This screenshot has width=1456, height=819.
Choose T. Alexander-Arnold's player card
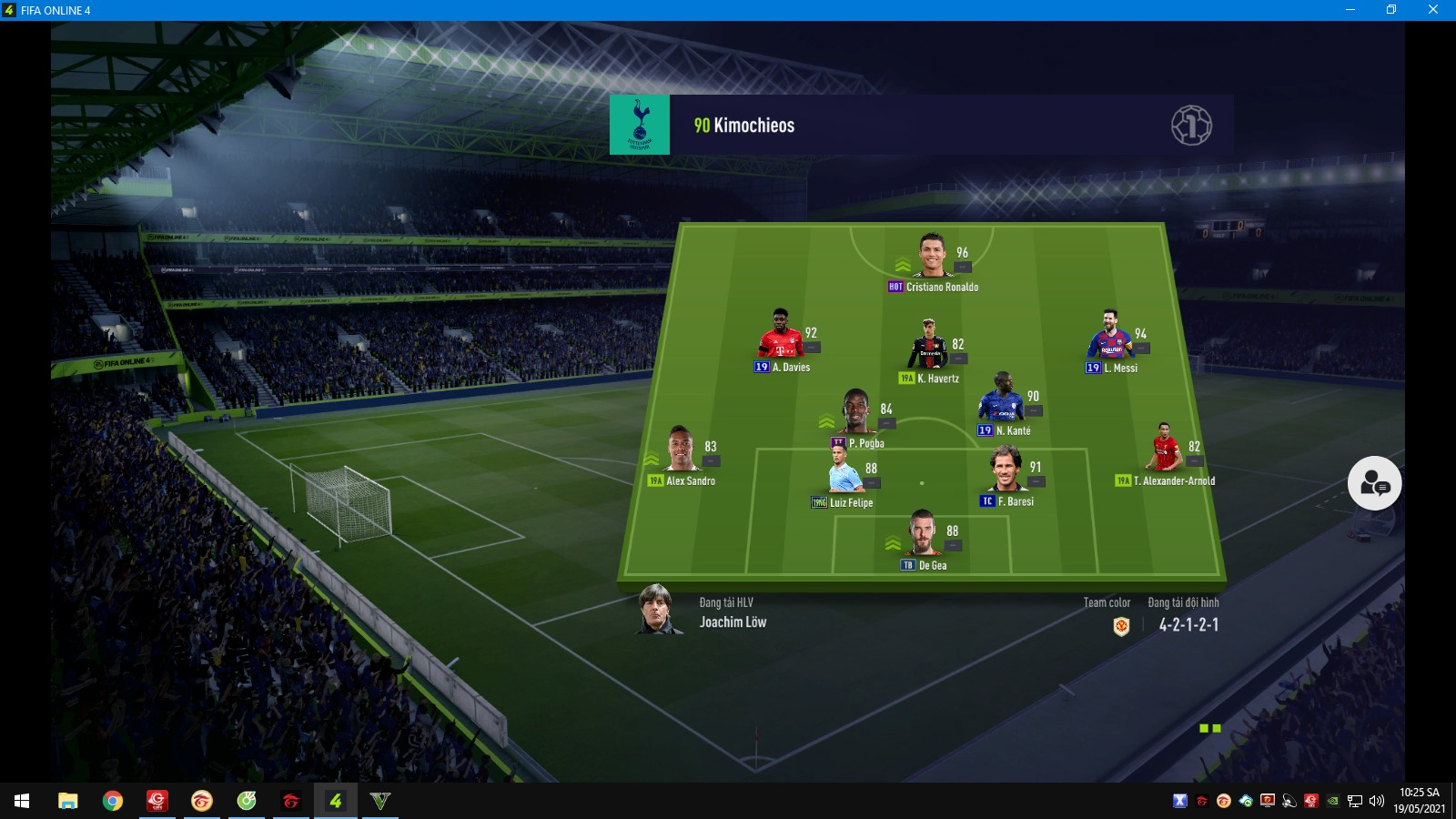[1165, 449]
